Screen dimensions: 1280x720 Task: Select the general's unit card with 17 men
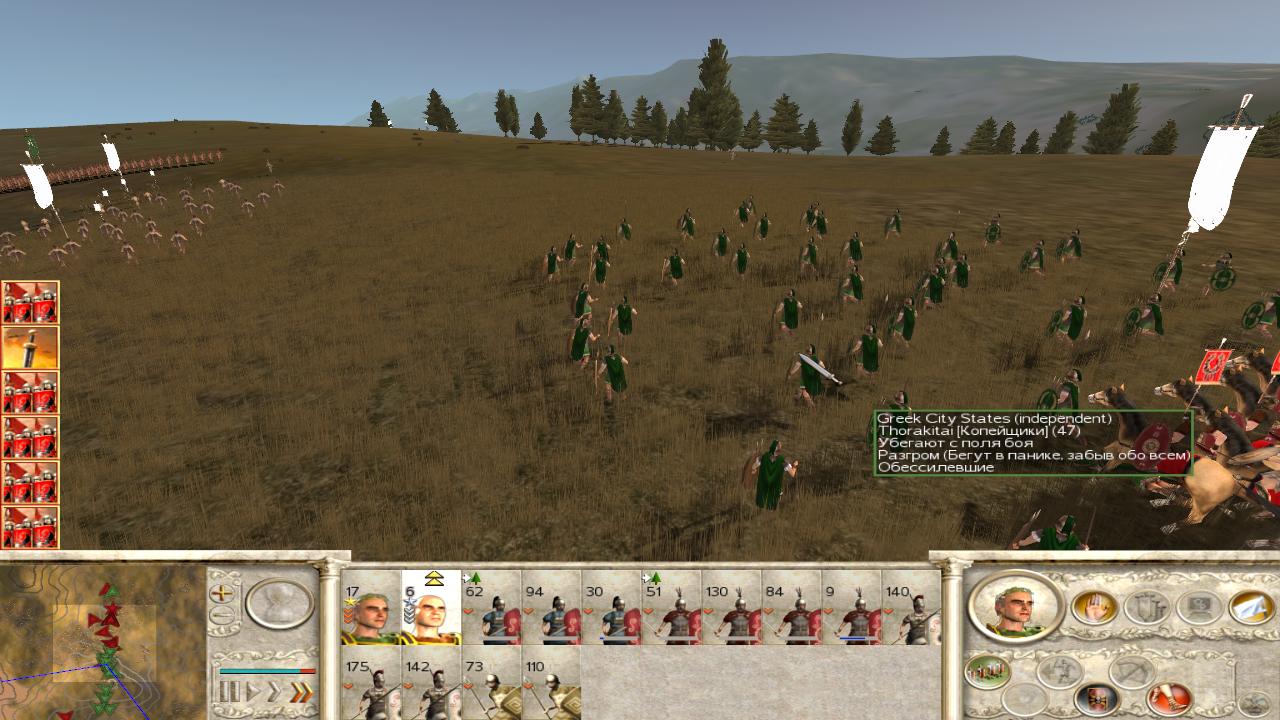point(371,608)
